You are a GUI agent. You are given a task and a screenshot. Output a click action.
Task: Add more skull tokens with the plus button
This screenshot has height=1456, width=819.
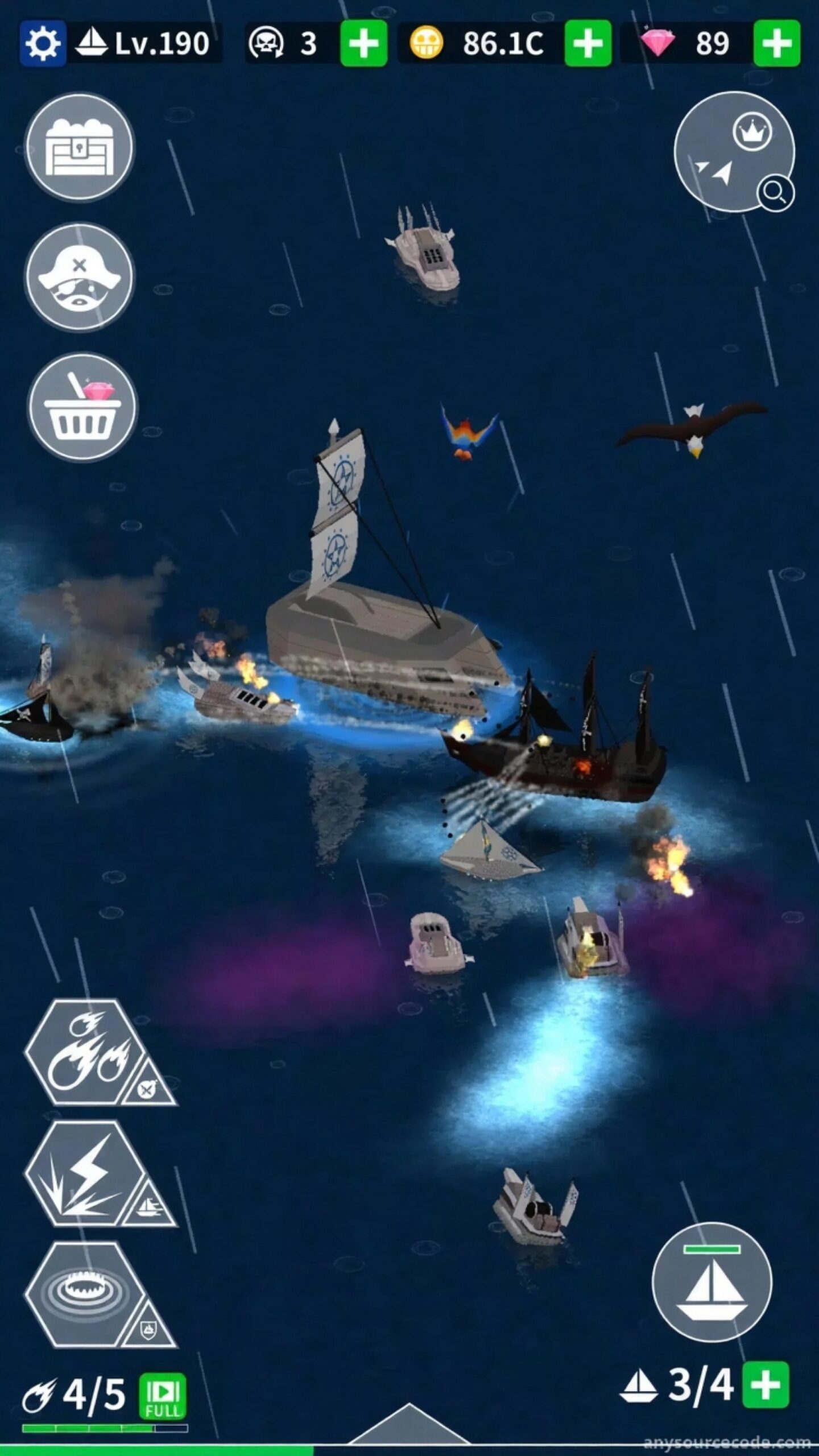point(363,43)
